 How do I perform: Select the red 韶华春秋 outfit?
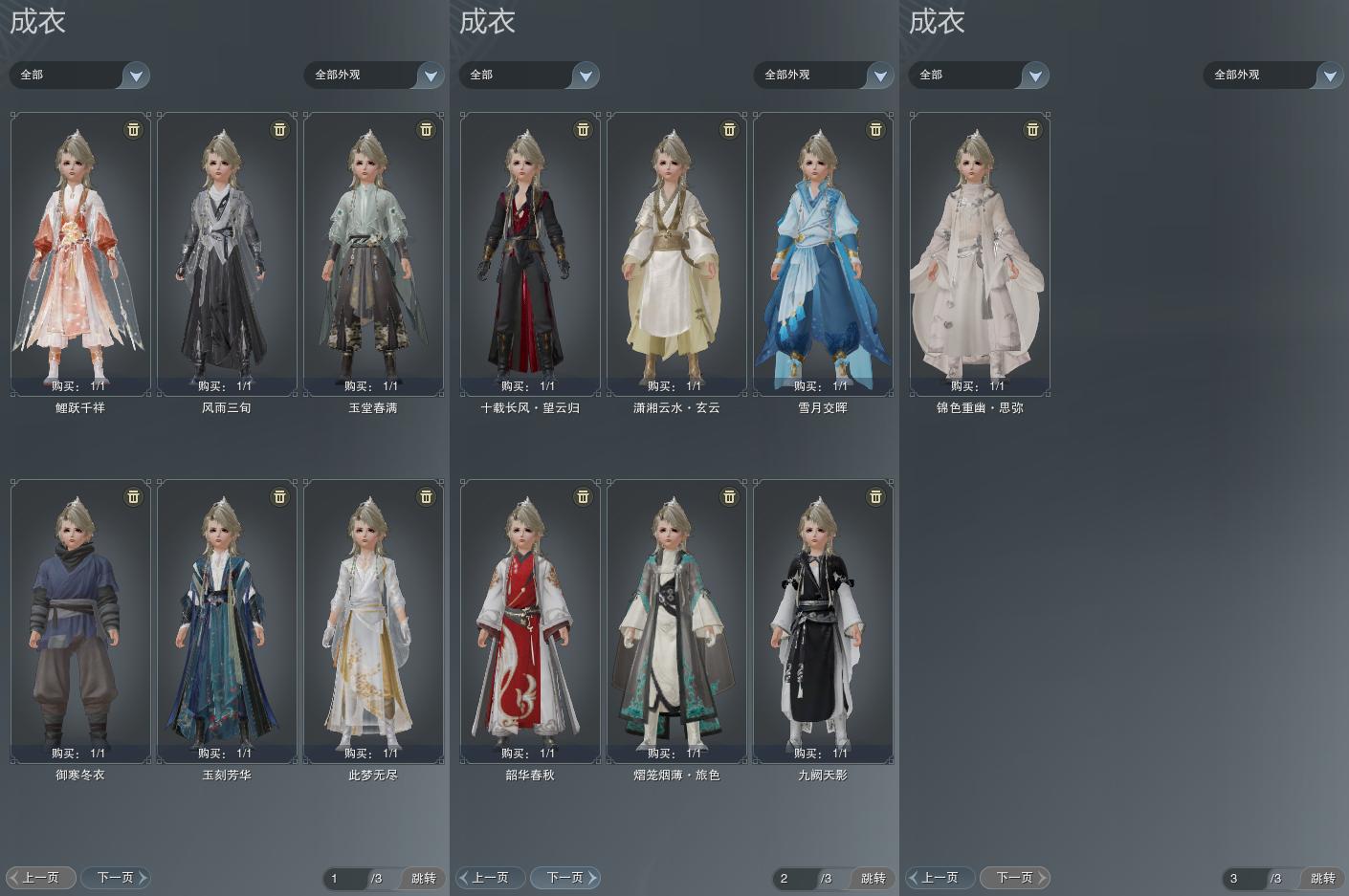(530, 621)
